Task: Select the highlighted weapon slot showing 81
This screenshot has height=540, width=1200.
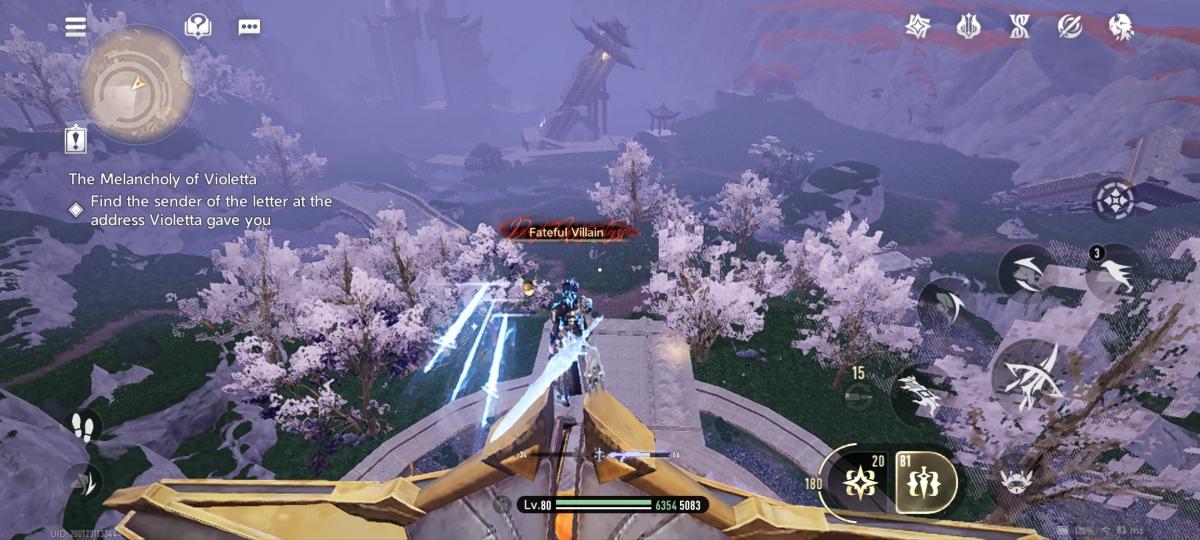Action: click(925, 481)
